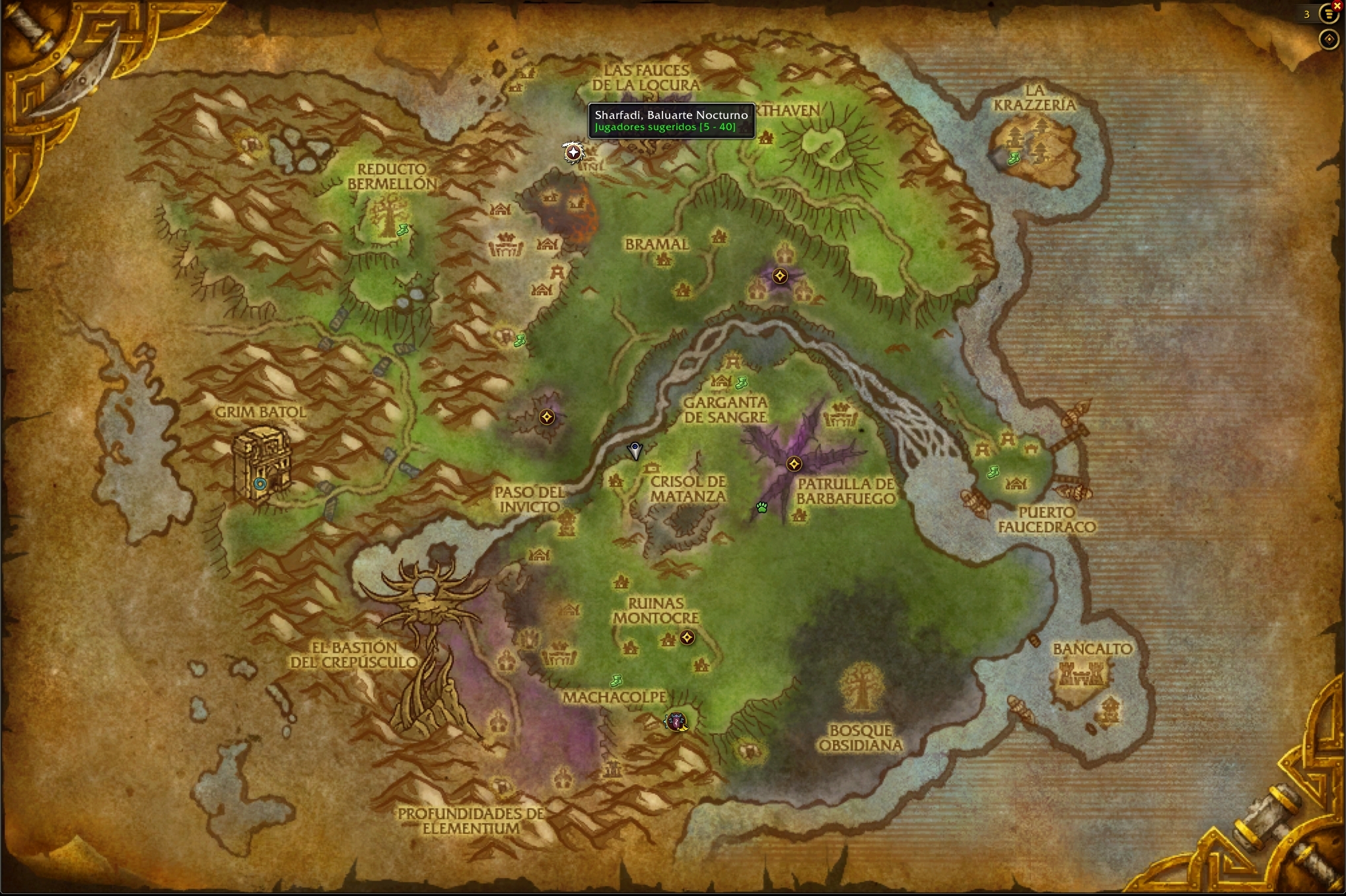Close the world map window

click(x=1337, y=5)
